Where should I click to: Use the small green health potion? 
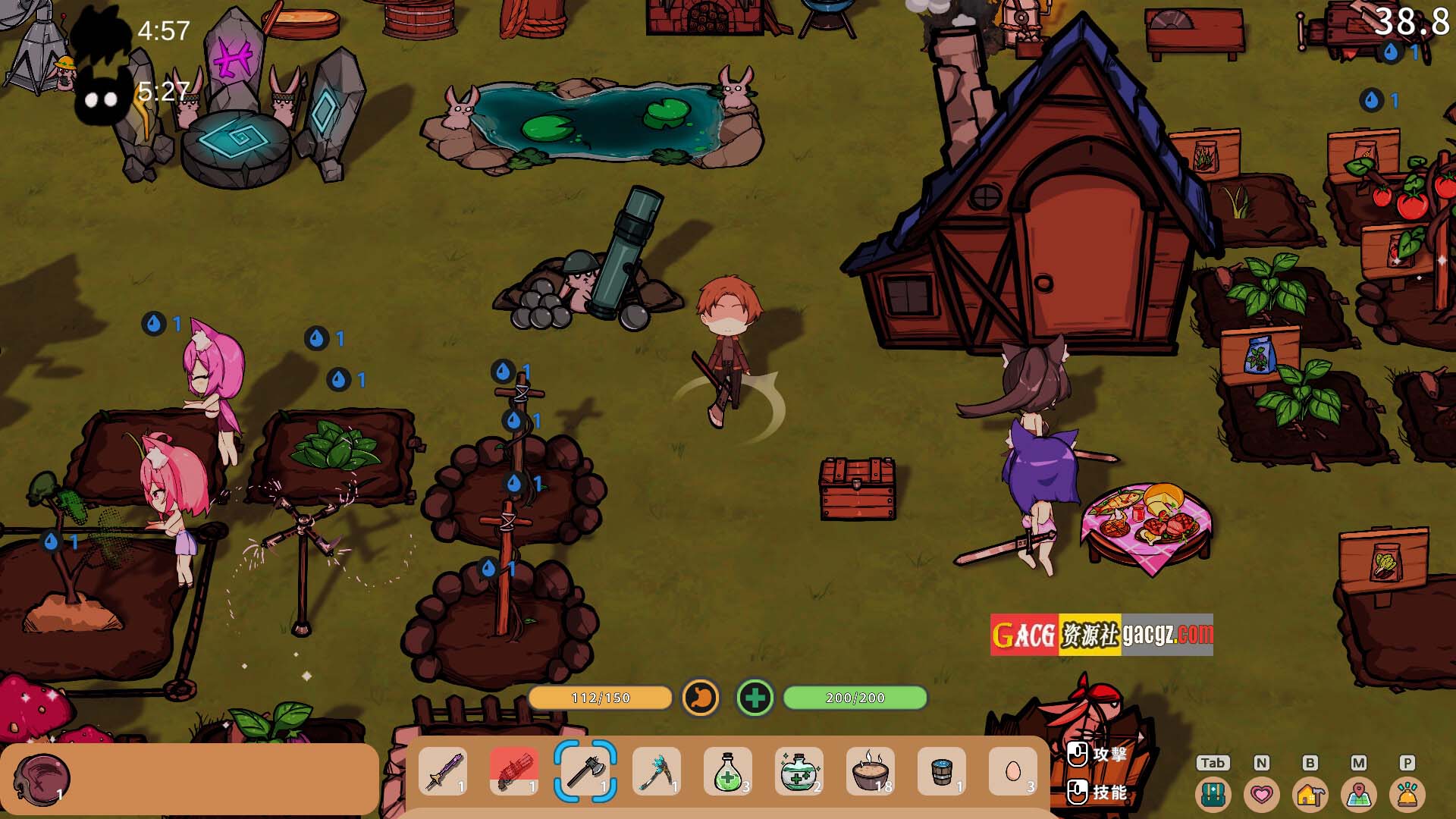(728, 771)
